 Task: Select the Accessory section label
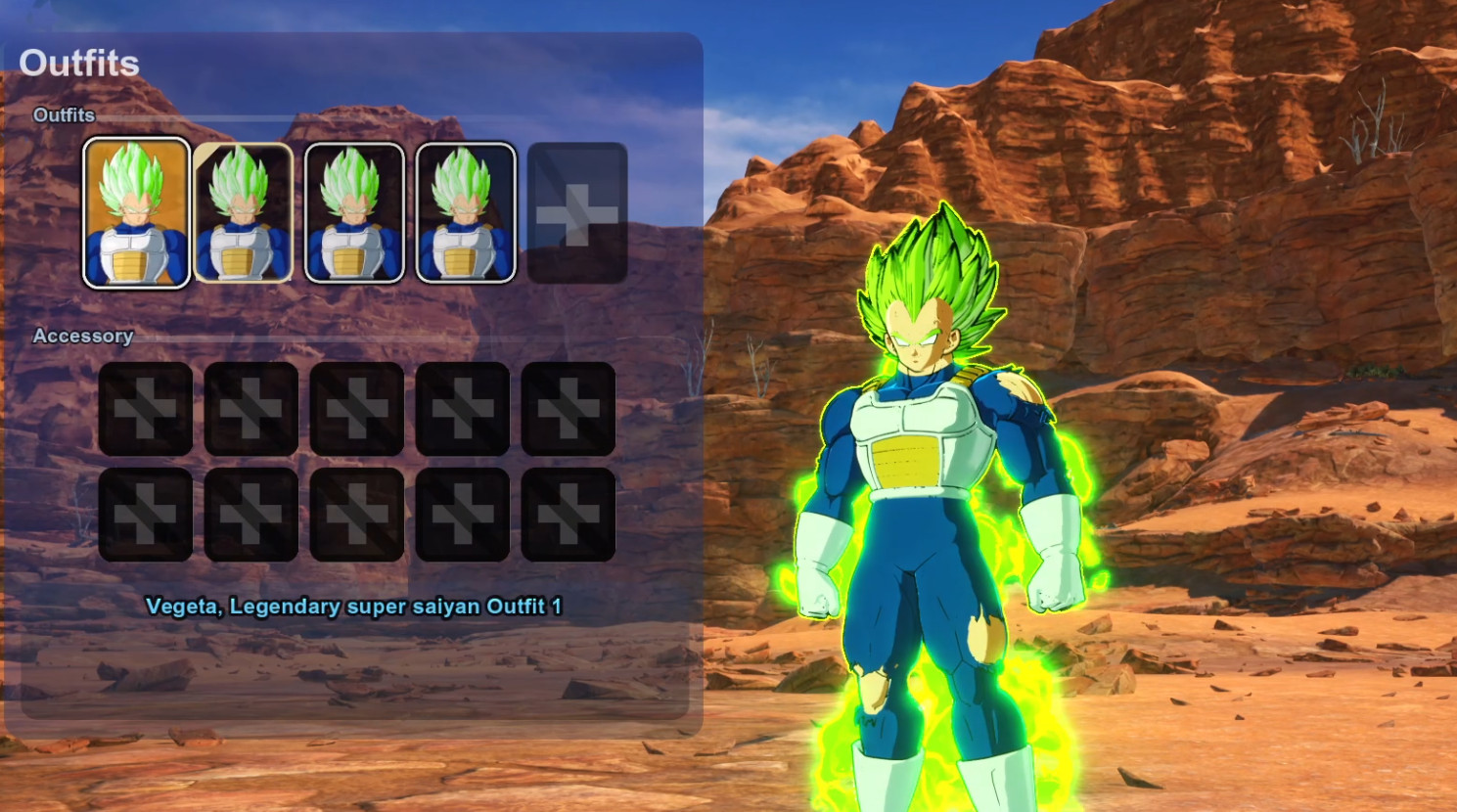[x=81, y=336]
